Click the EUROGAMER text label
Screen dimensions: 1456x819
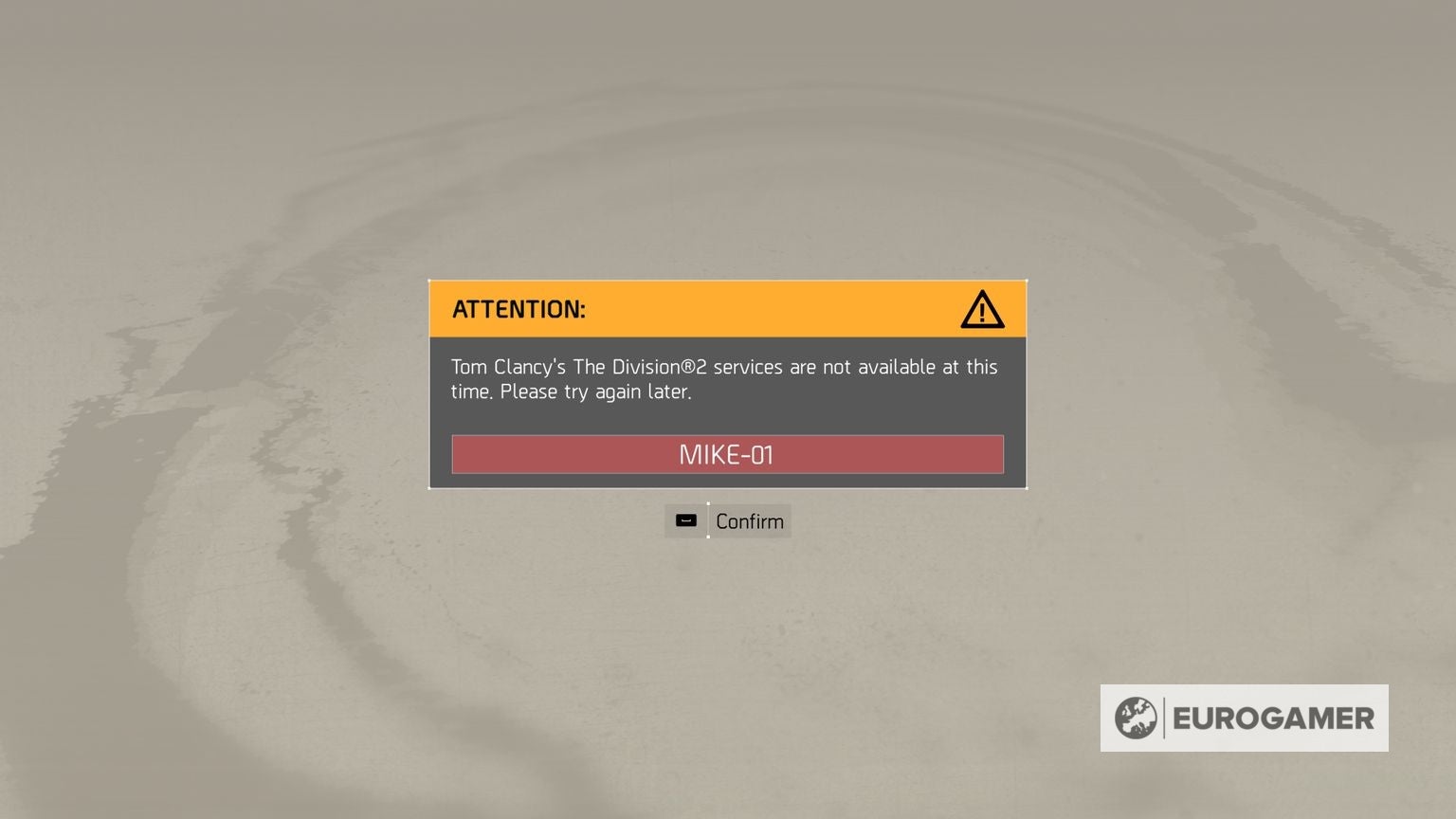point(1275,718)
